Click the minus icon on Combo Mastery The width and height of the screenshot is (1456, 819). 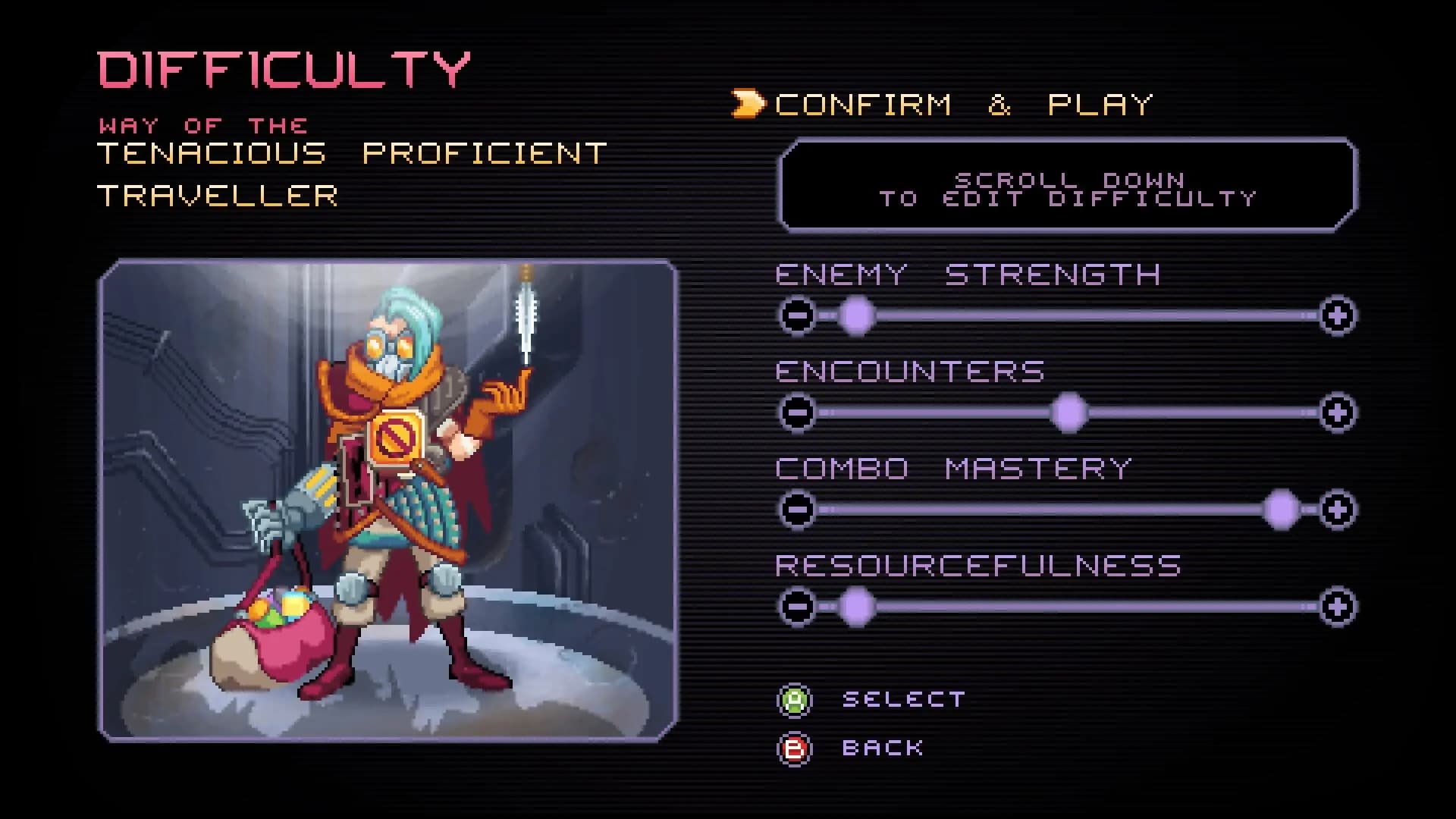[x=799, y=510]
